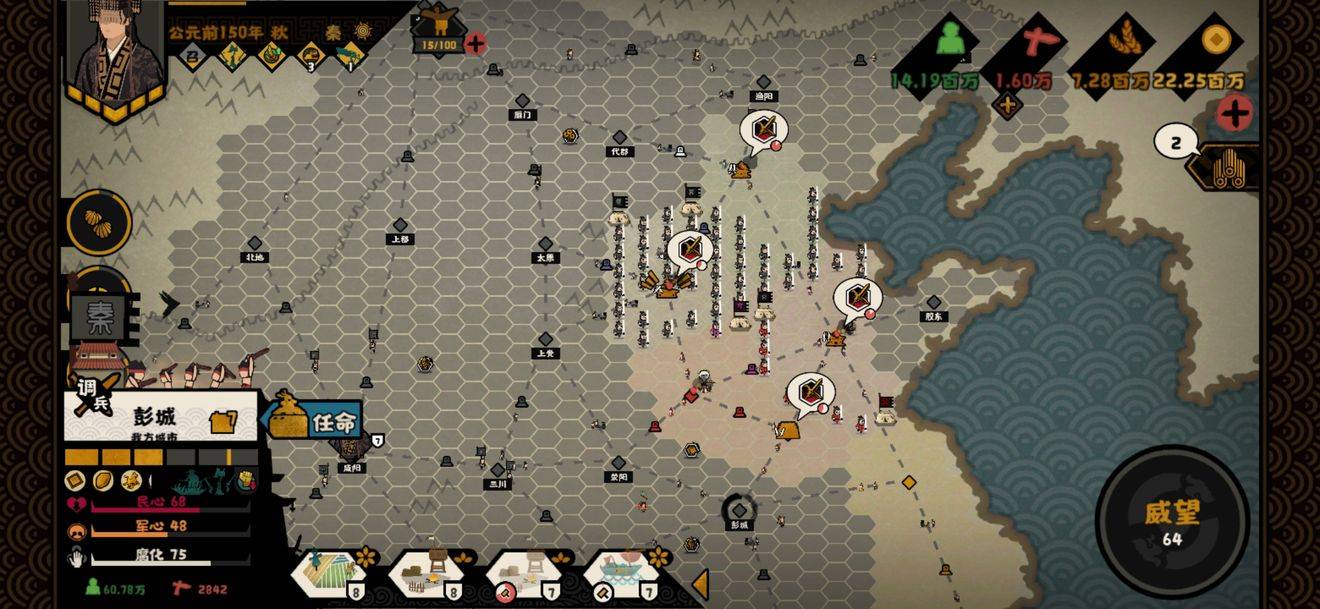Open the emperor portrait panel
Screen dimensions: 1320x609
pyautogui.click(x=114, y=52)
